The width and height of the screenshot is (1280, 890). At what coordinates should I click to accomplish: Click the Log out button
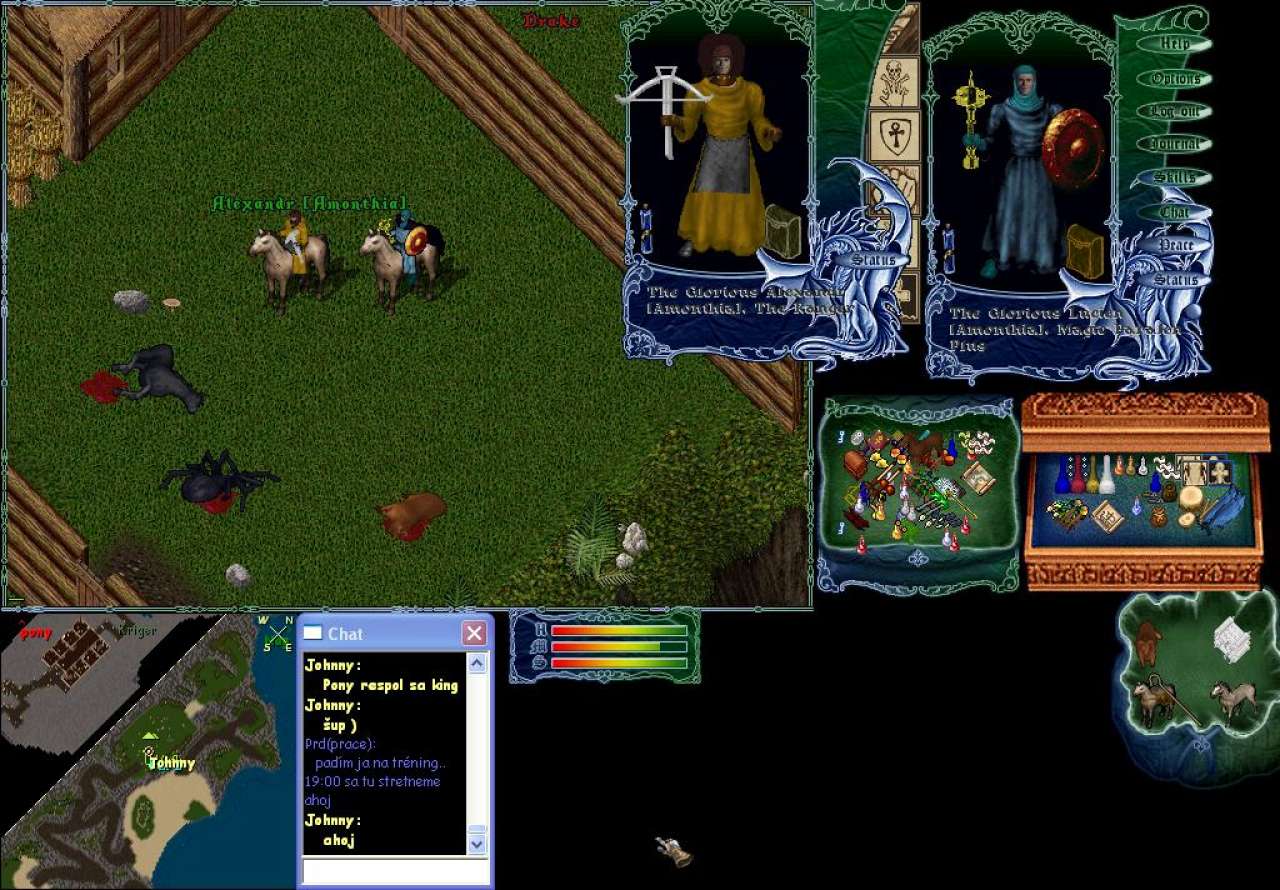[1174, 111]
